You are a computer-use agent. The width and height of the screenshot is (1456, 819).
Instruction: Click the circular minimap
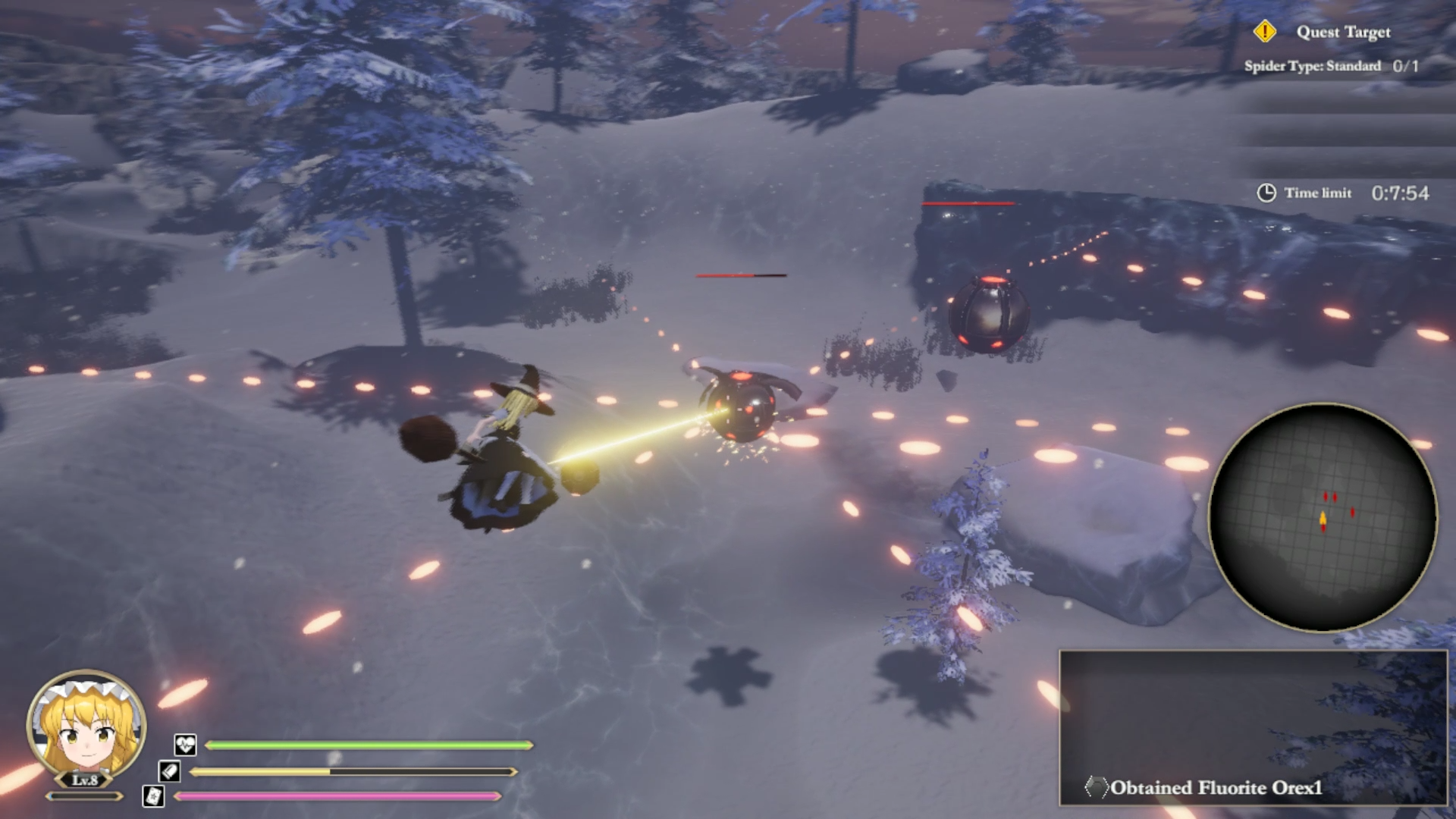(x=1323, y=517)
